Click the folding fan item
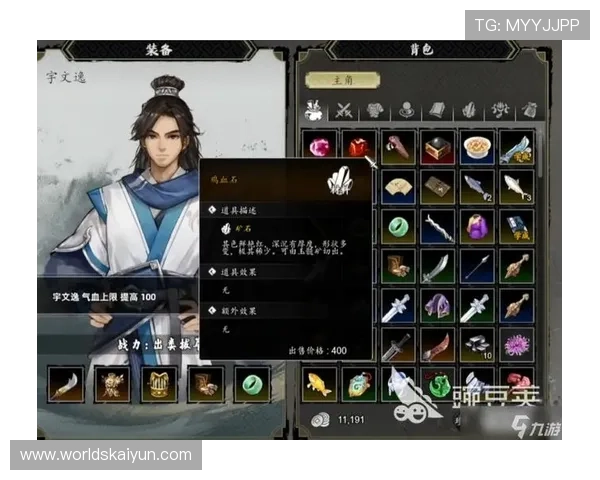Viewport: 600px width, 480px height. (398, 186)
